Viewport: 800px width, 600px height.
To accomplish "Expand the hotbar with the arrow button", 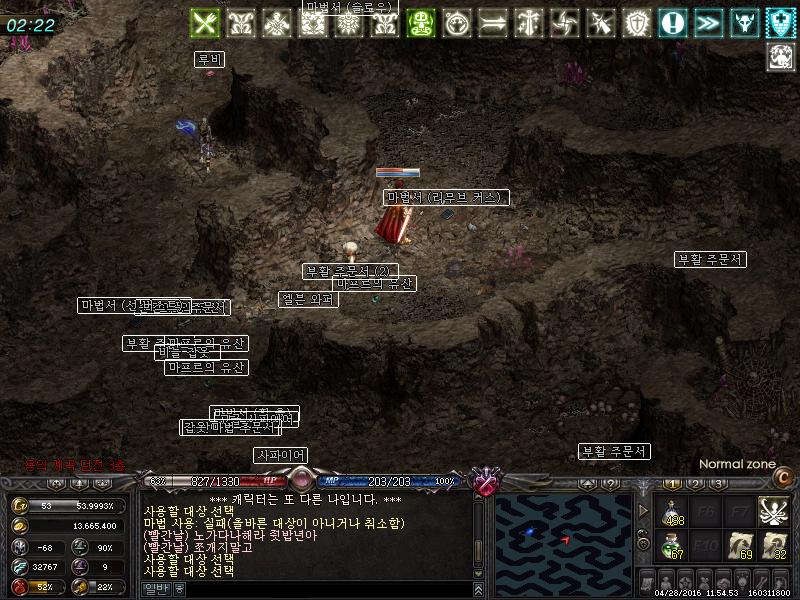I will tap(643, 511).
